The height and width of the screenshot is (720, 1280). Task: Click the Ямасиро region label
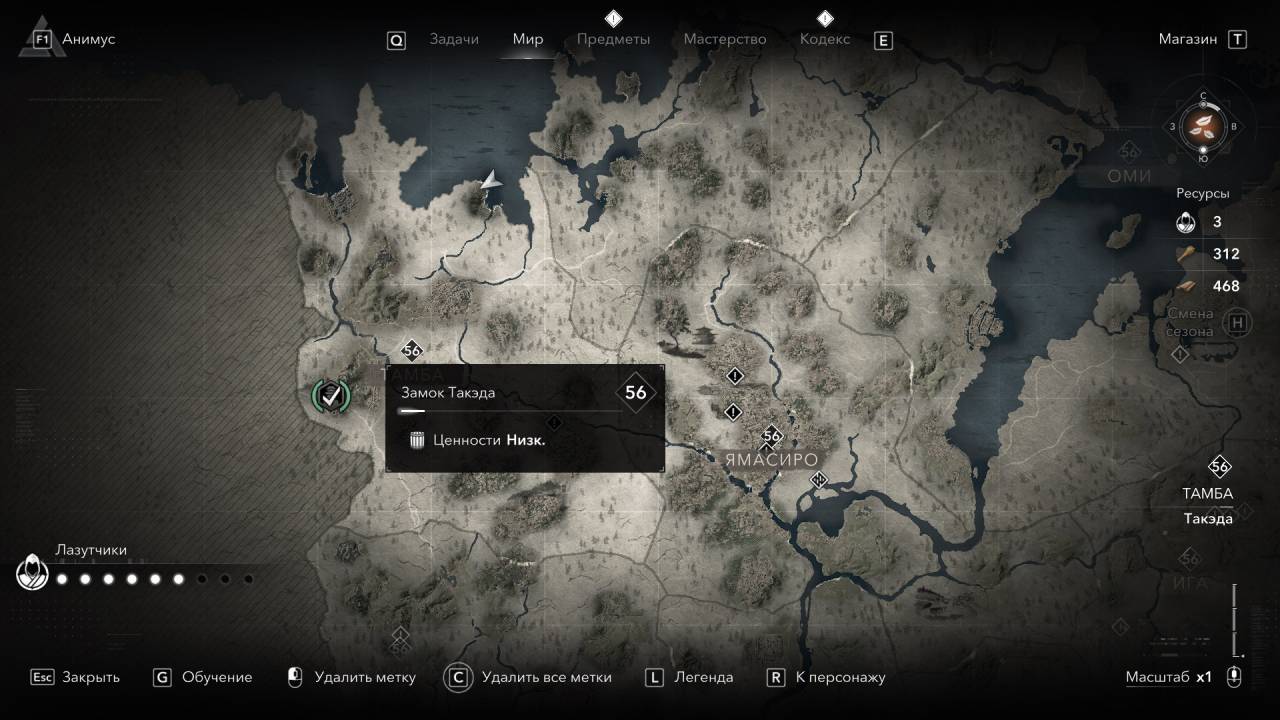pyautogui.click(x=771, y=460)
